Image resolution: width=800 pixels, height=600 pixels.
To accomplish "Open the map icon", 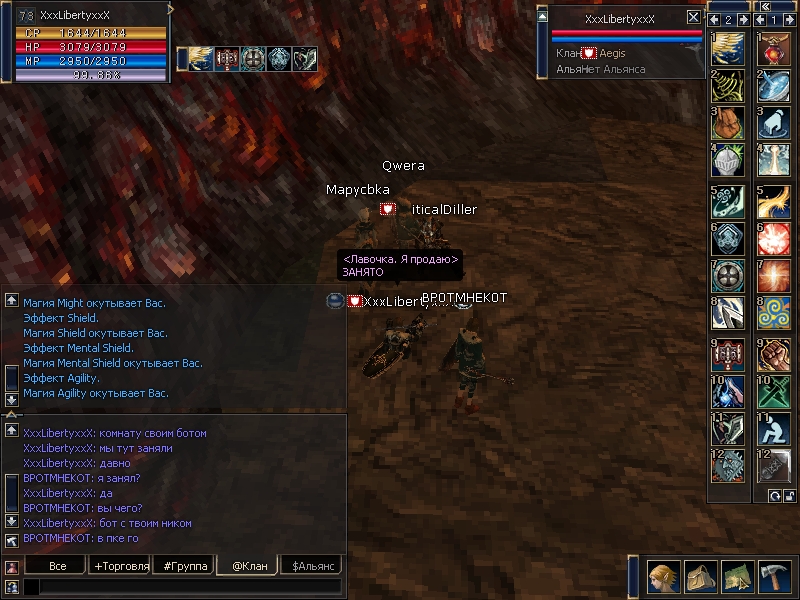I will (x=738, y=578).
